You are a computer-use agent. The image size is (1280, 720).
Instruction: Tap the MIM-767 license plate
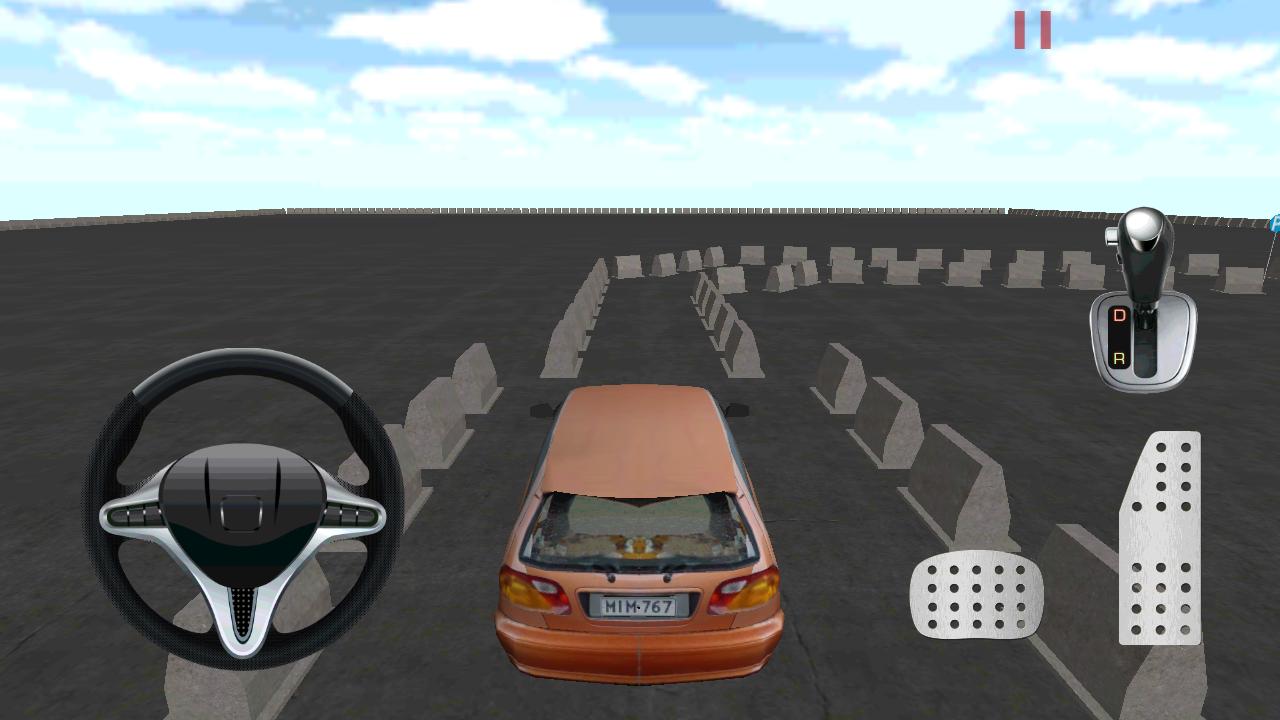coord(640,604)
